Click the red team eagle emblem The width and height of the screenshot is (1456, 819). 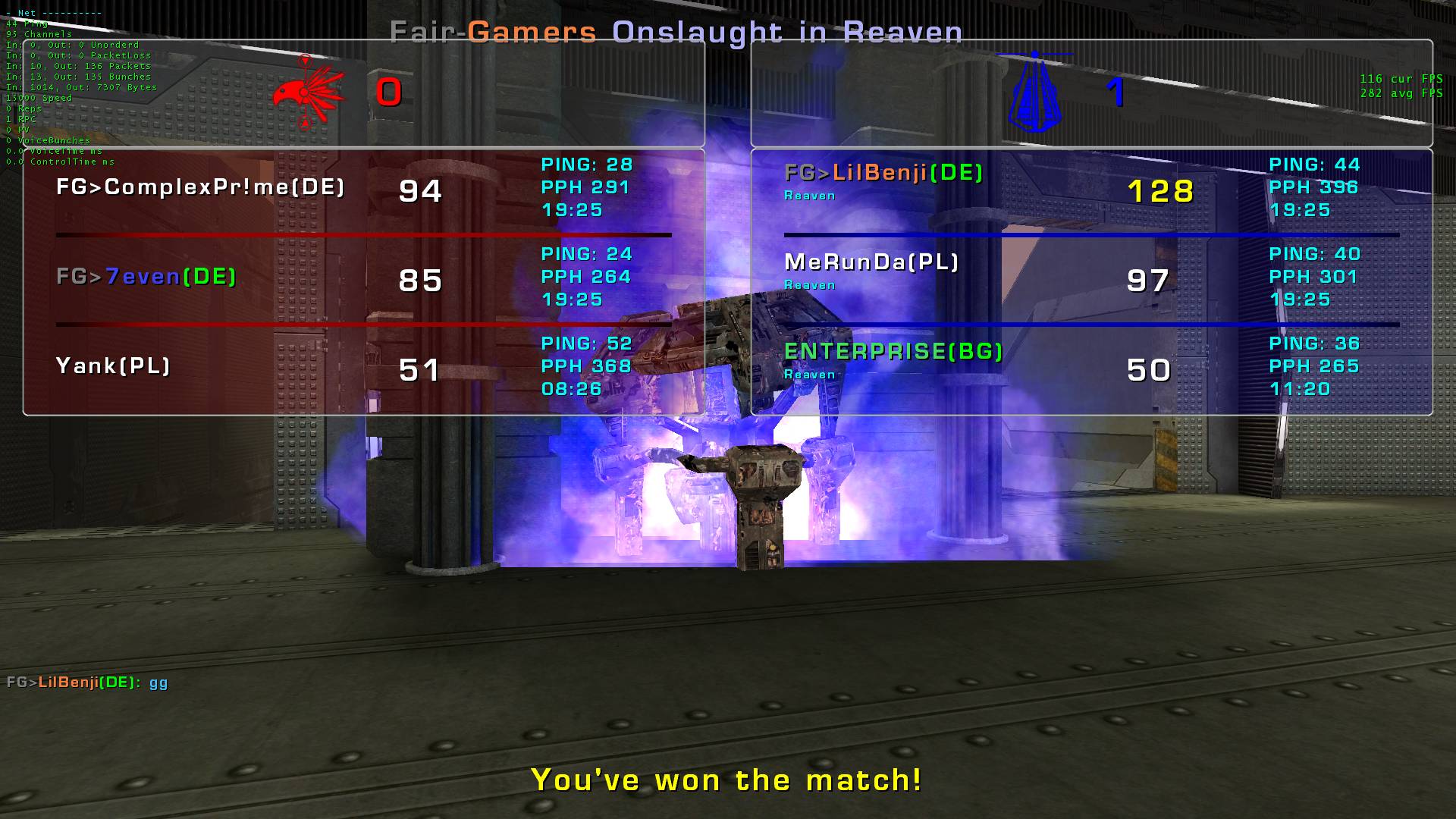309,93
